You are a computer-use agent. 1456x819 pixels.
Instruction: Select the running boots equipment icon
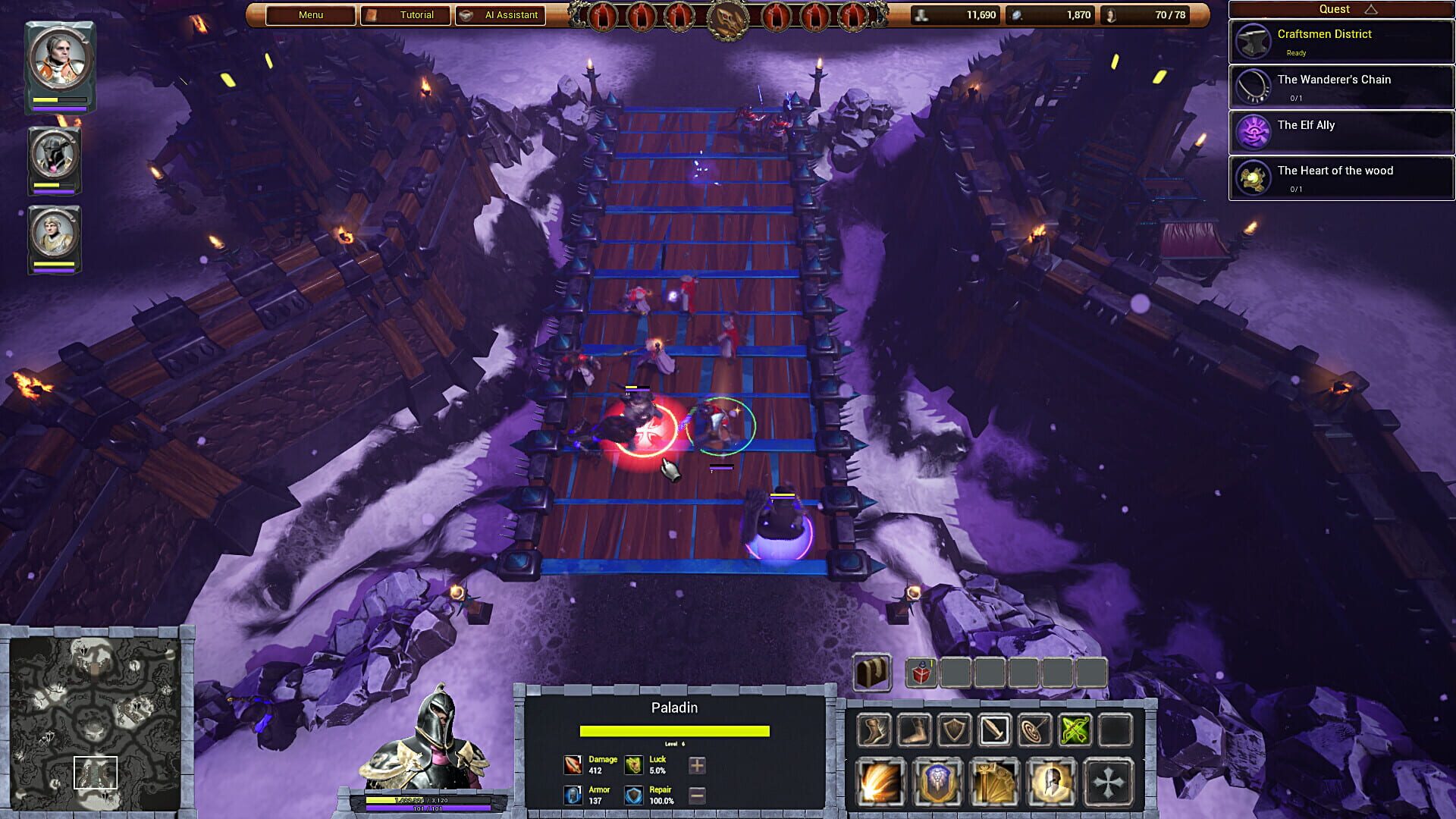(x=876, y=731)
